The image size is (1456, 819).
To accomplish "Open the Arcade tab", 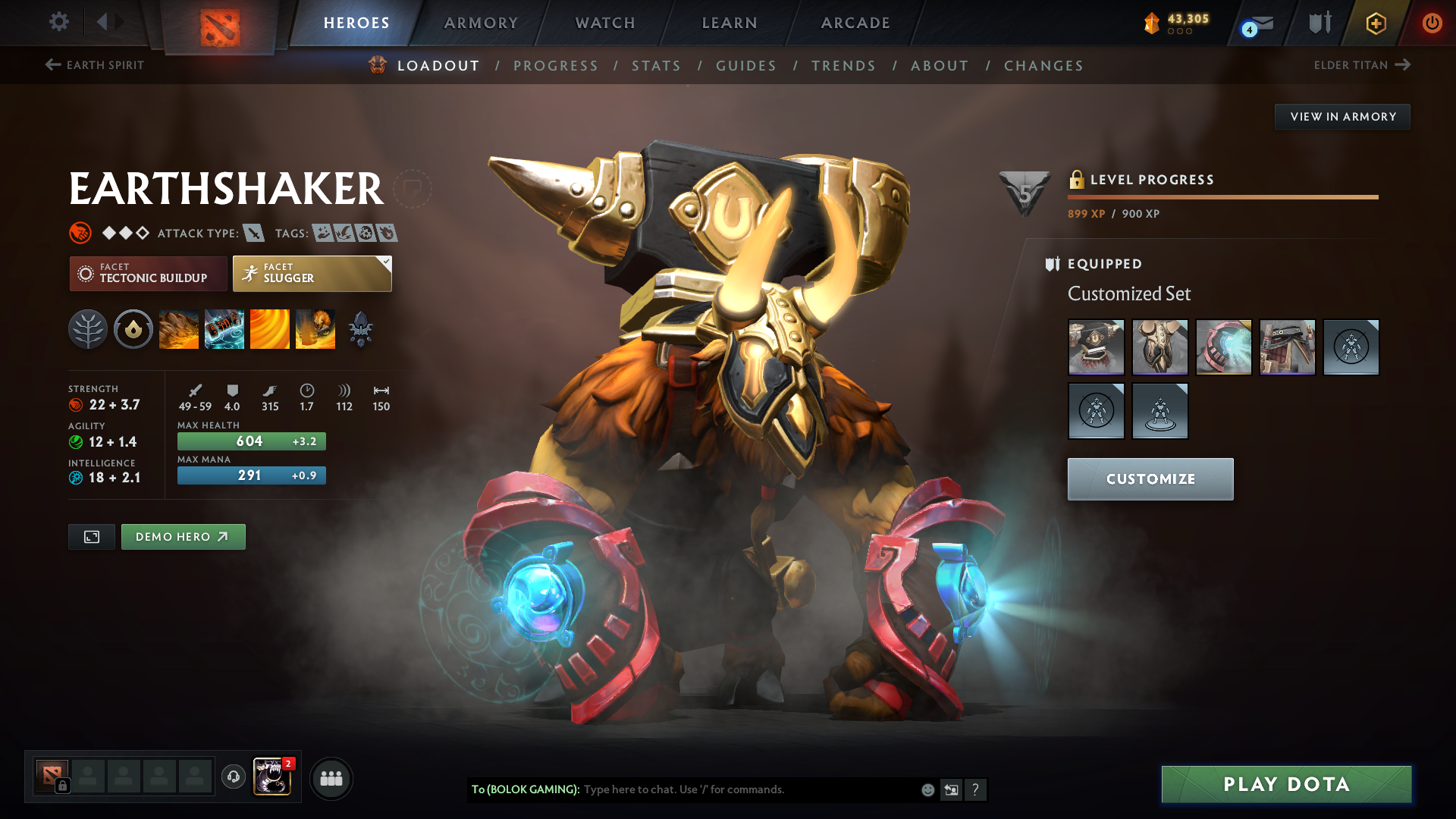I will point(855,23).
